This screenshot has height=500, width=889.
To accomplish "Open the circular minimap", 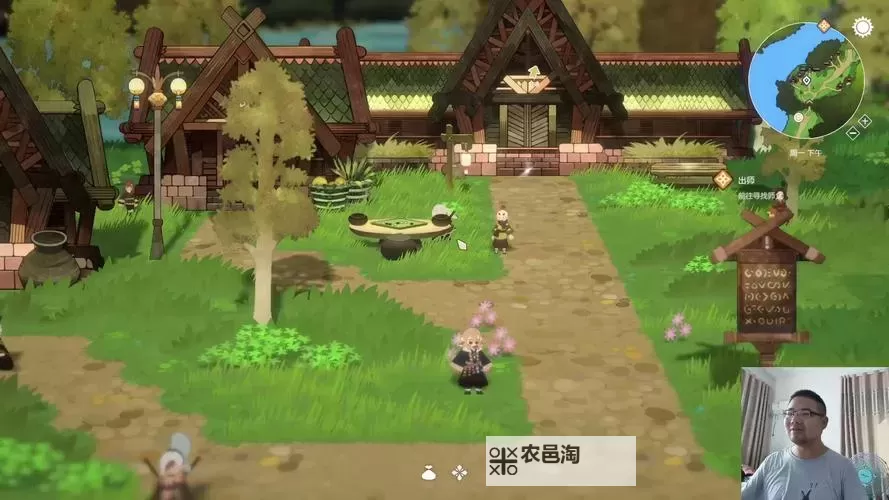I will (806, 79).
